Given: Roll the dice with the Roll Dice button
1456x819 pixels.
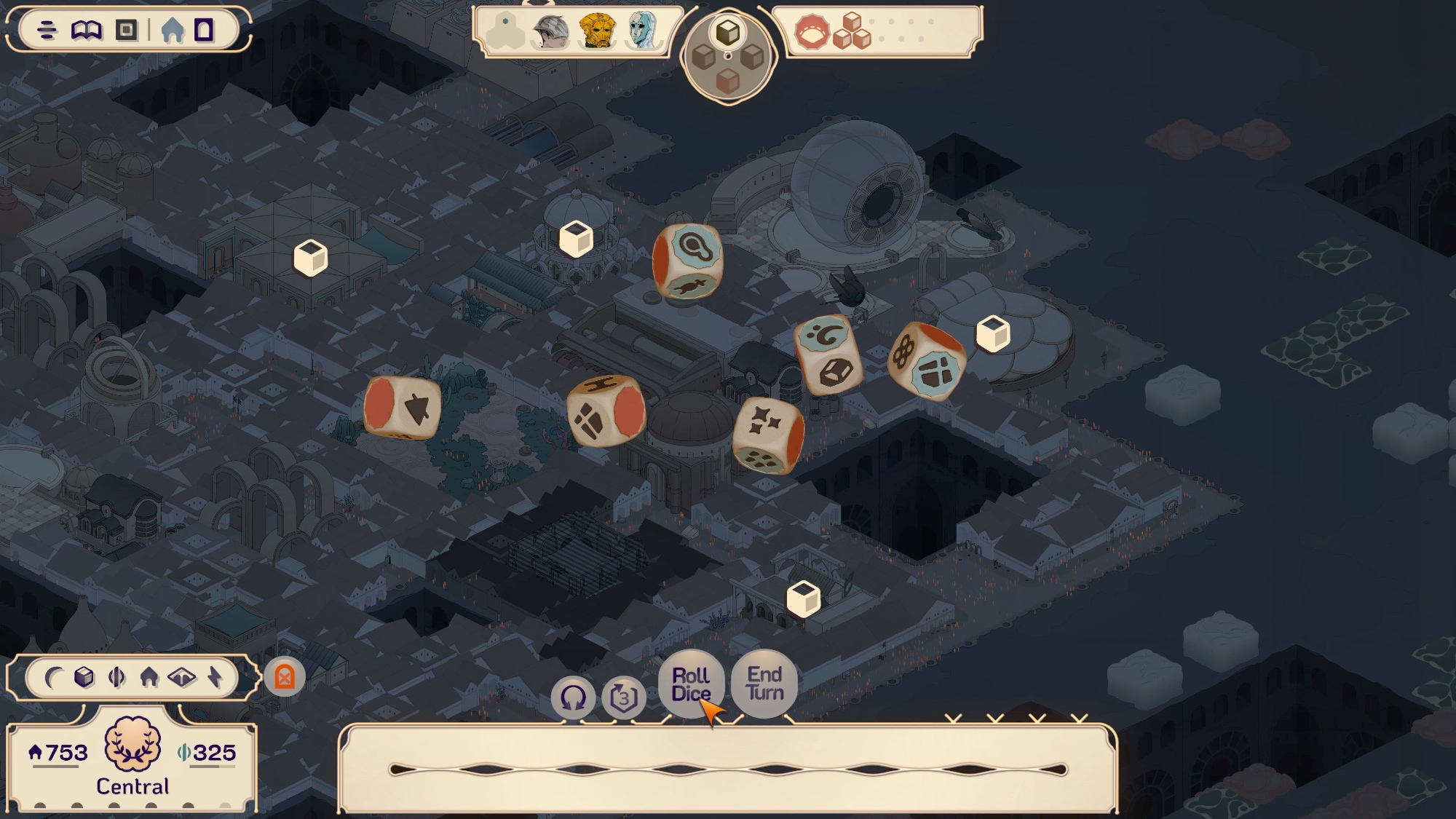Looking at the screenshot, I should pos(690,684).
